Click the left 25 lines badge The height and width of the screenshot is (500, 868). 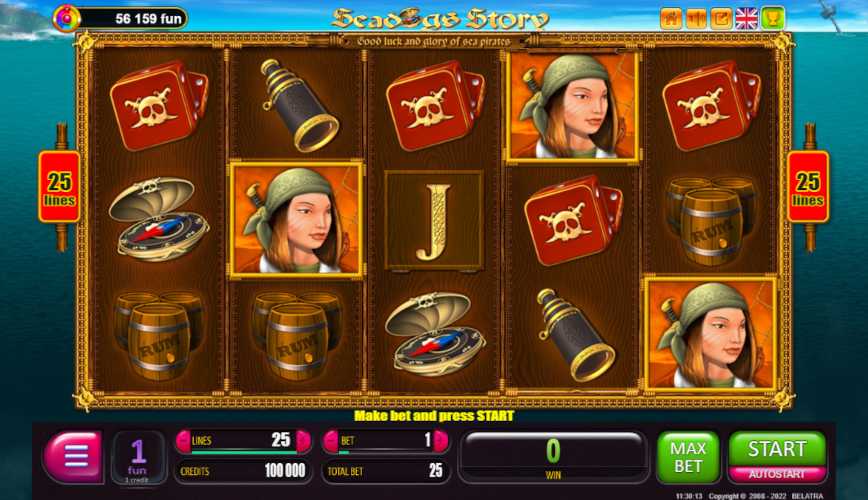59,186
